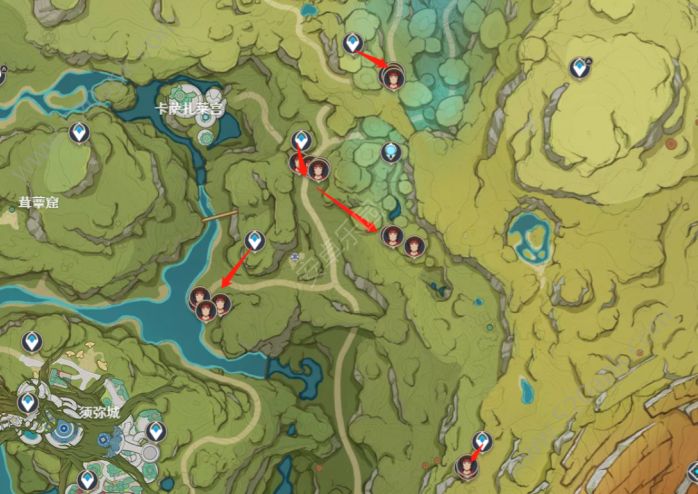Click the teleport waypoint right of the 须弥城 label
698x494 pixels.
pos(155,431)
